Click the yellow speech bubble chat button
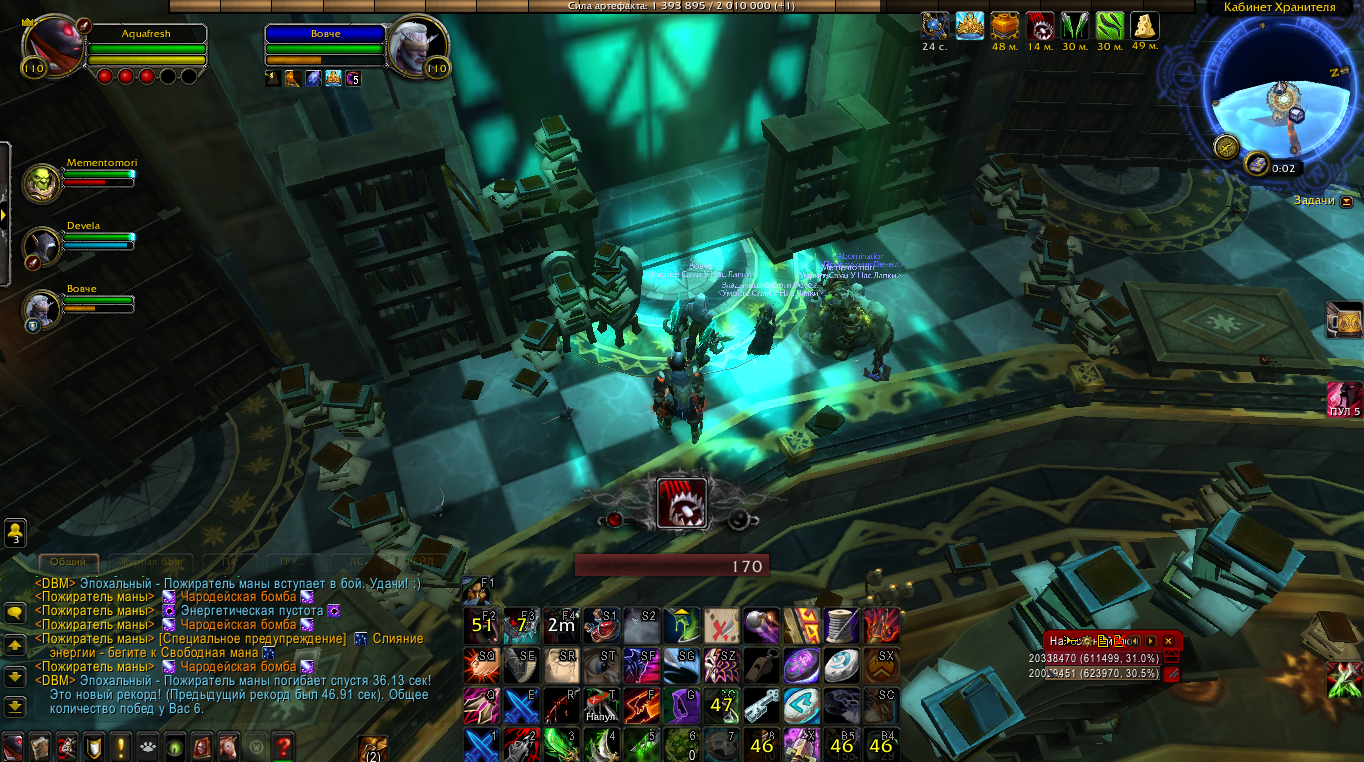This screenshot has height=762, width=1364. 15,612
